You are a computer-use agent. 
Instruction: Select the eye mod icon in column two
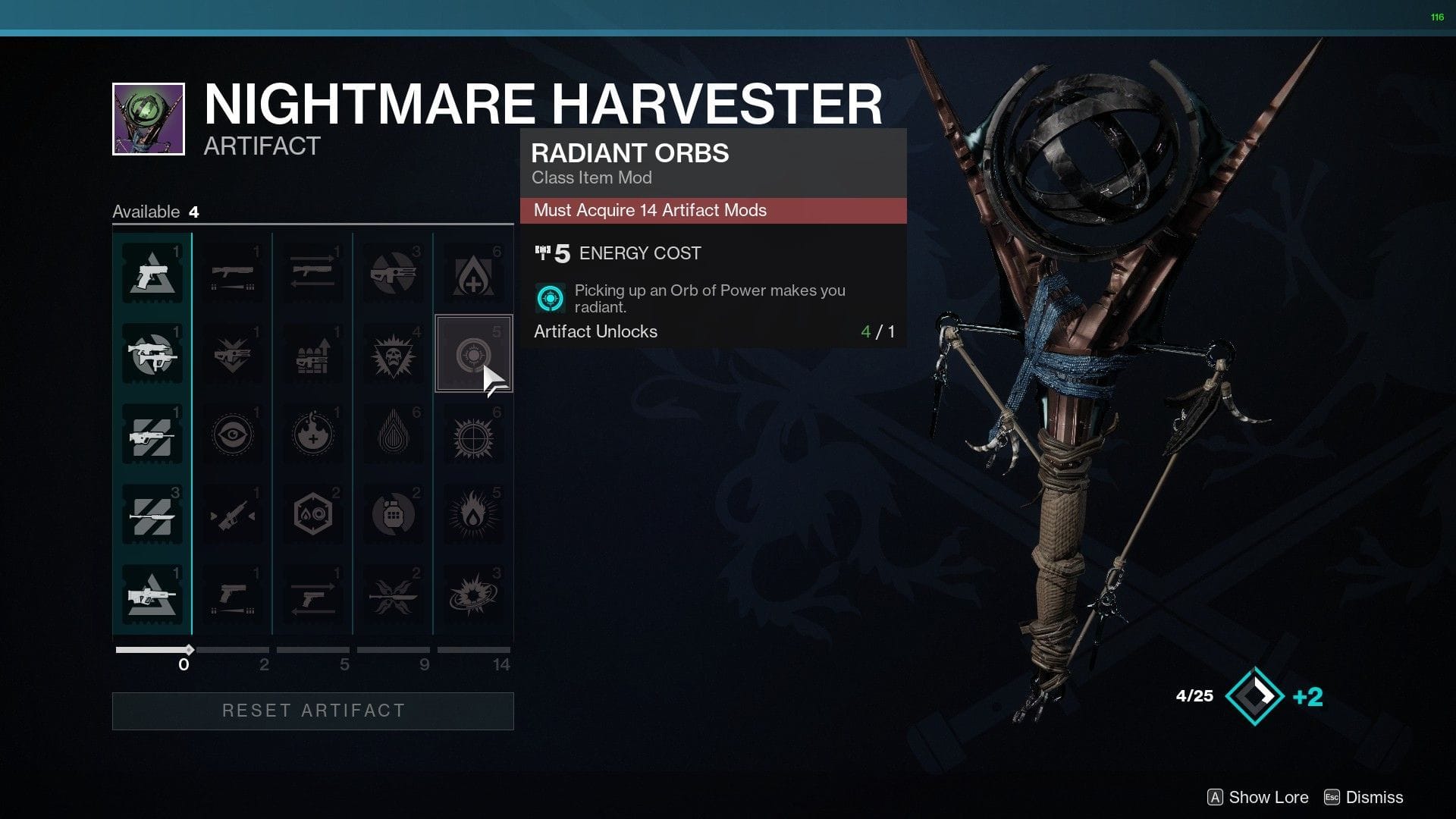point(233,432)
